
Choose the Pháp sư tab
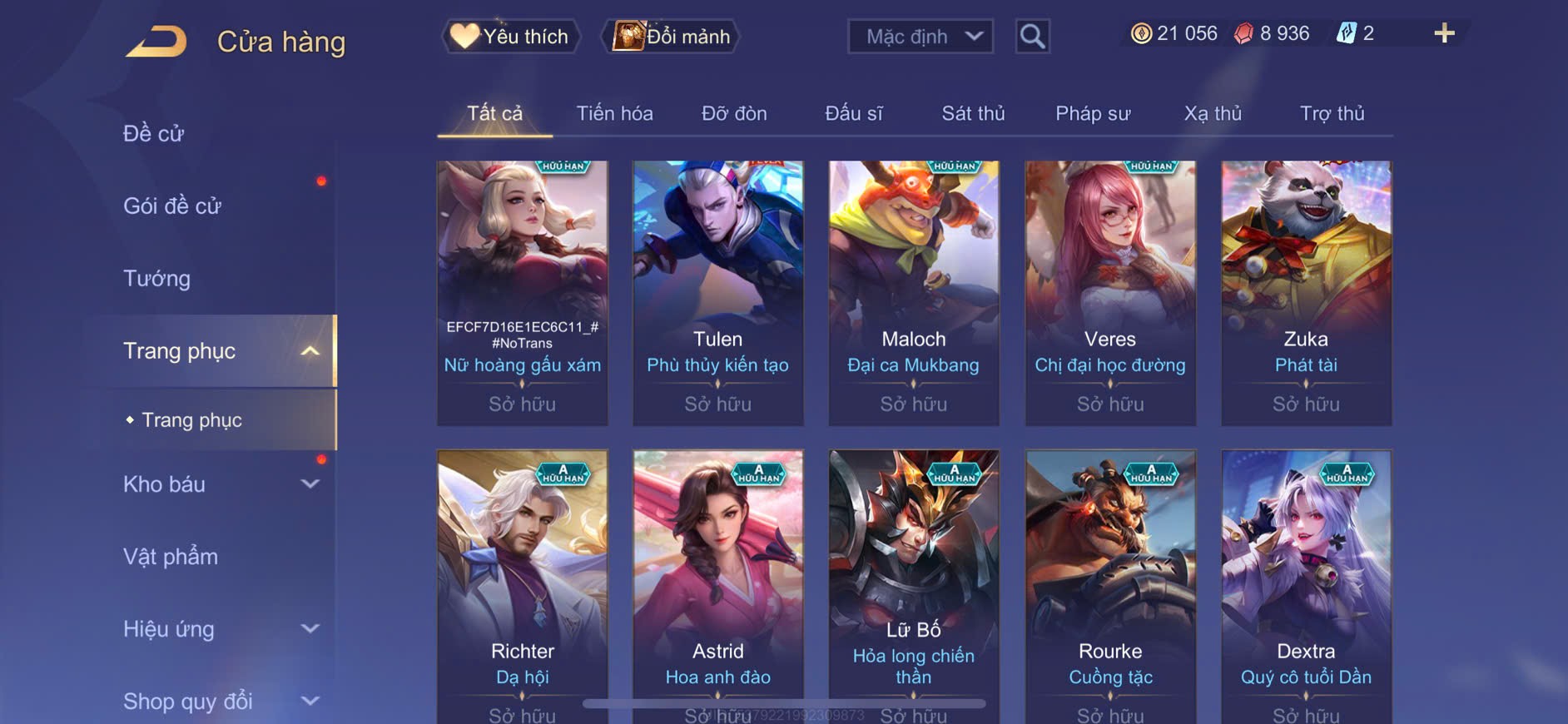[x=1093, y=113]
